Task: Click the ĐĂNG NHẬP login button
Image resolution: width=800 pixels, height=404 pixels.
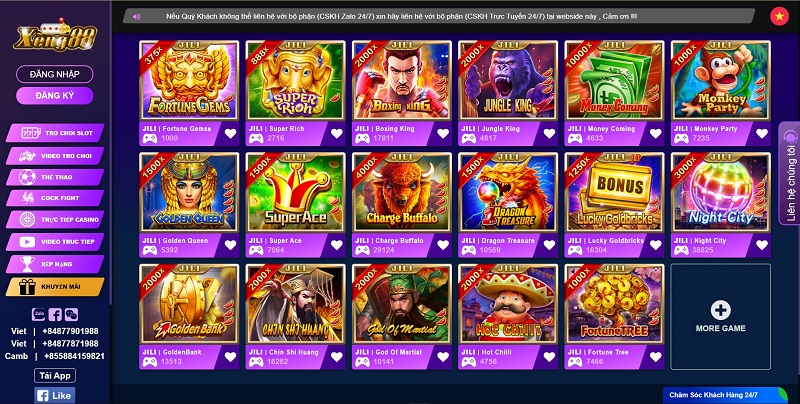Action: [55, 74]
